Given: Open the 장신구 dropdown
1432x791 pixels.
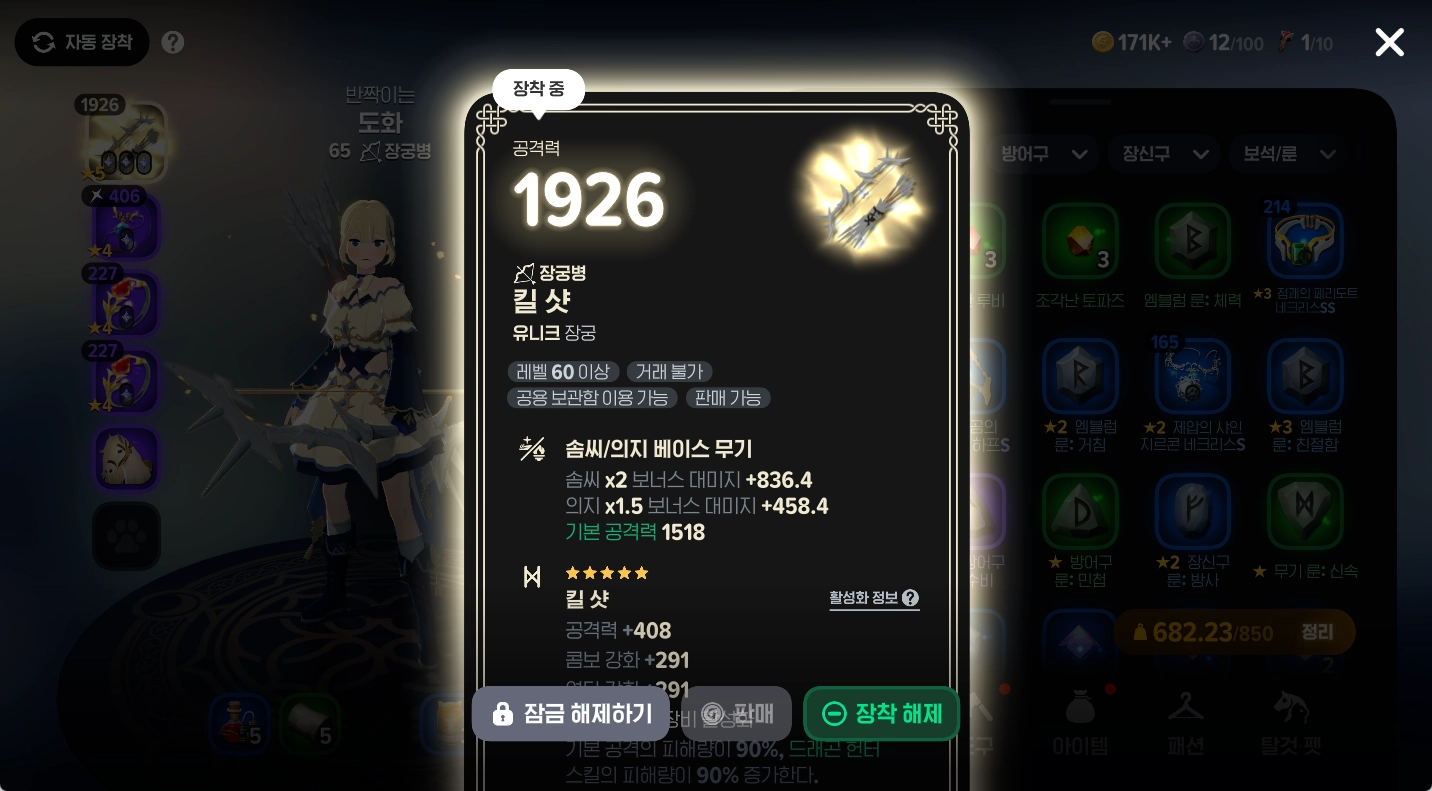Looking at the screenshot, I should point(1163,154).
